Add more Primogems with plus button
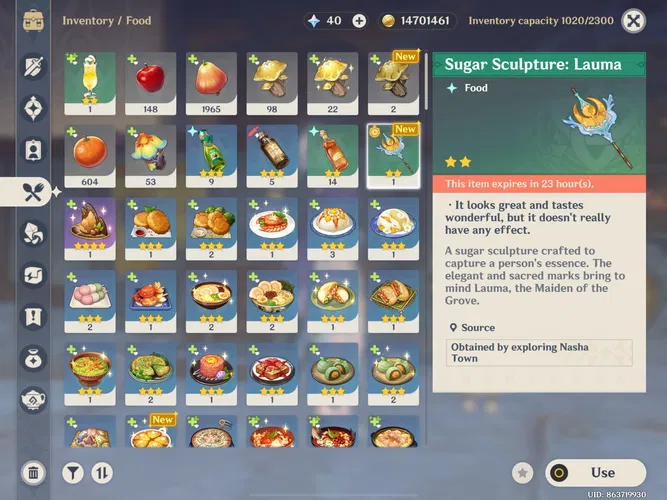The width and height of the screenshot is (667, 500). [359, 21]
